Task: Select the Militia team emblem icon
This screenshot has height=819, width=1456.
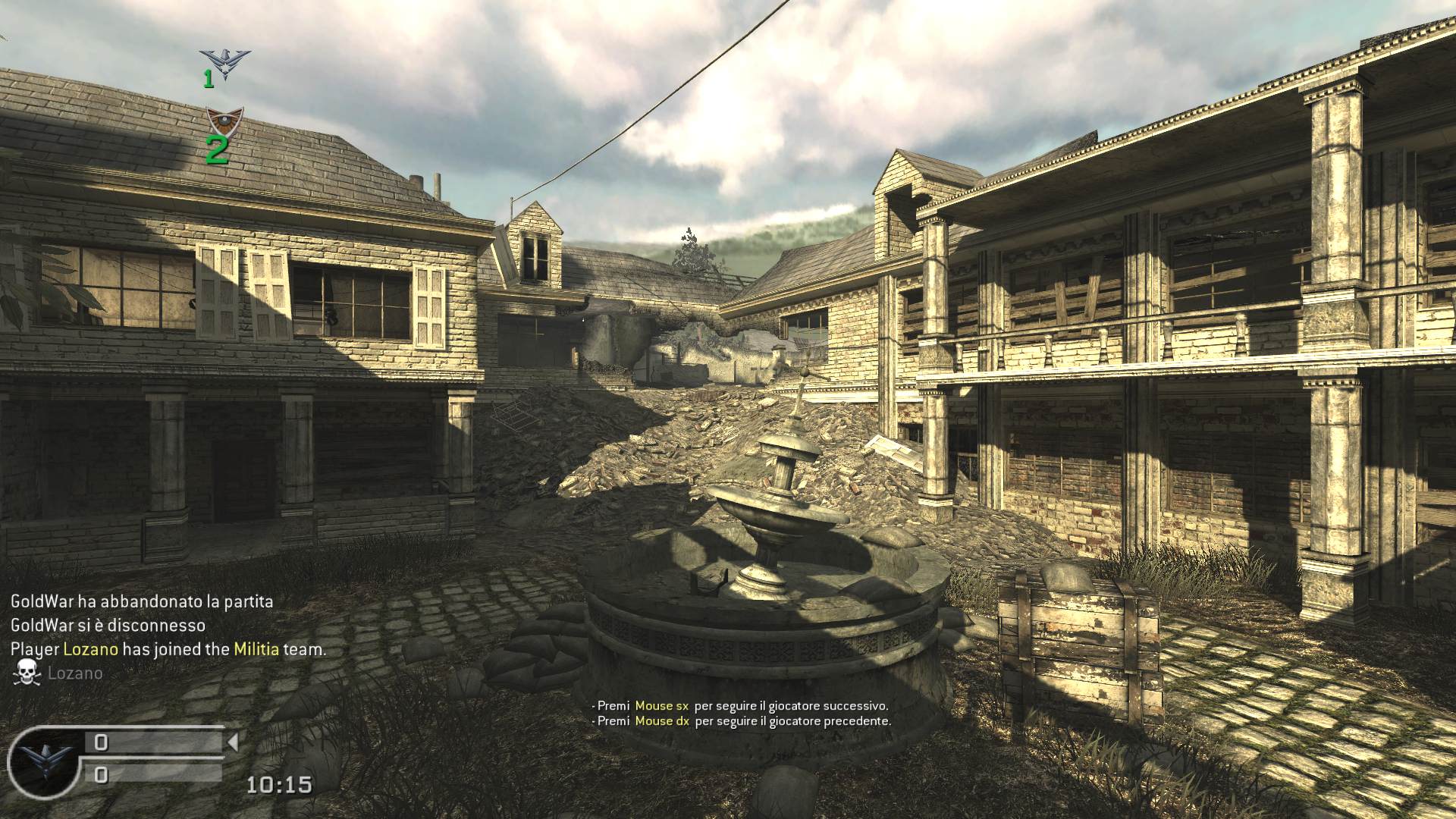Action: 224,121
